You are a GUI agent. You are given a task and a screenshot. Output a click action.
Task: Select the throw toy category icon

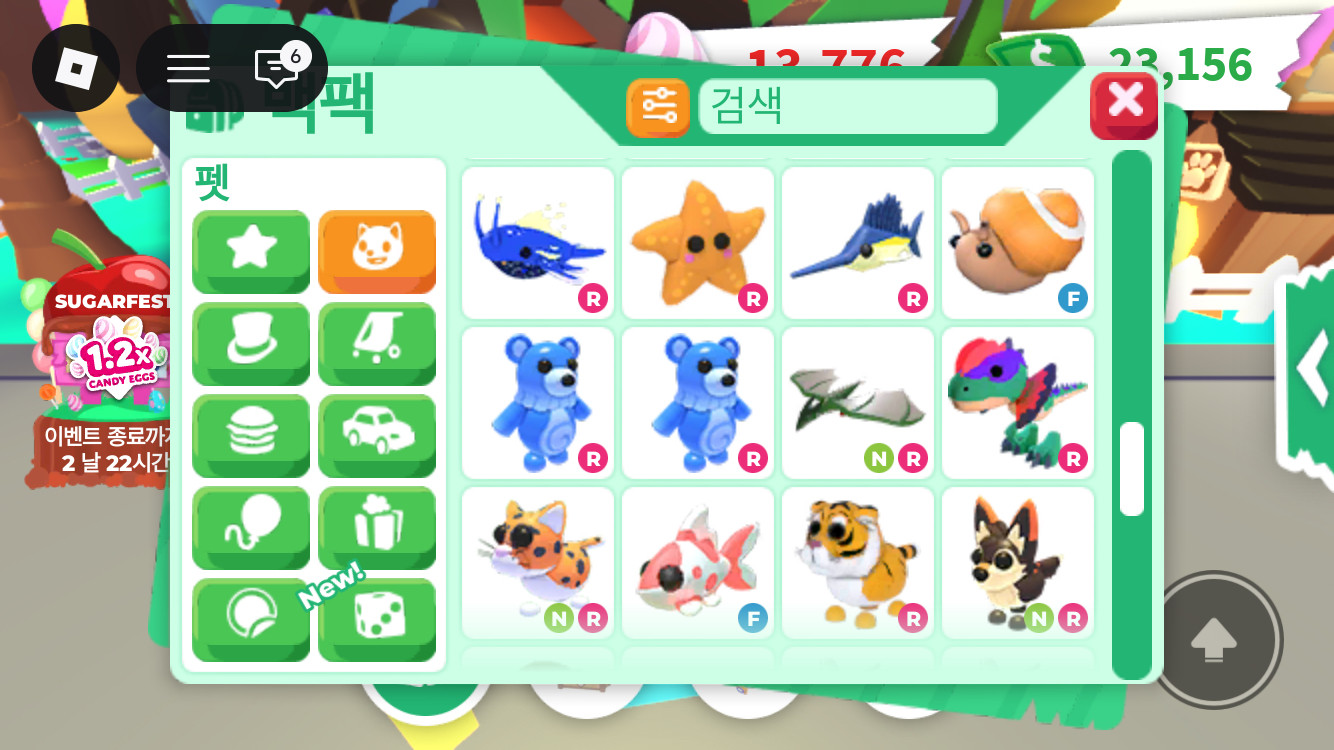251,620
